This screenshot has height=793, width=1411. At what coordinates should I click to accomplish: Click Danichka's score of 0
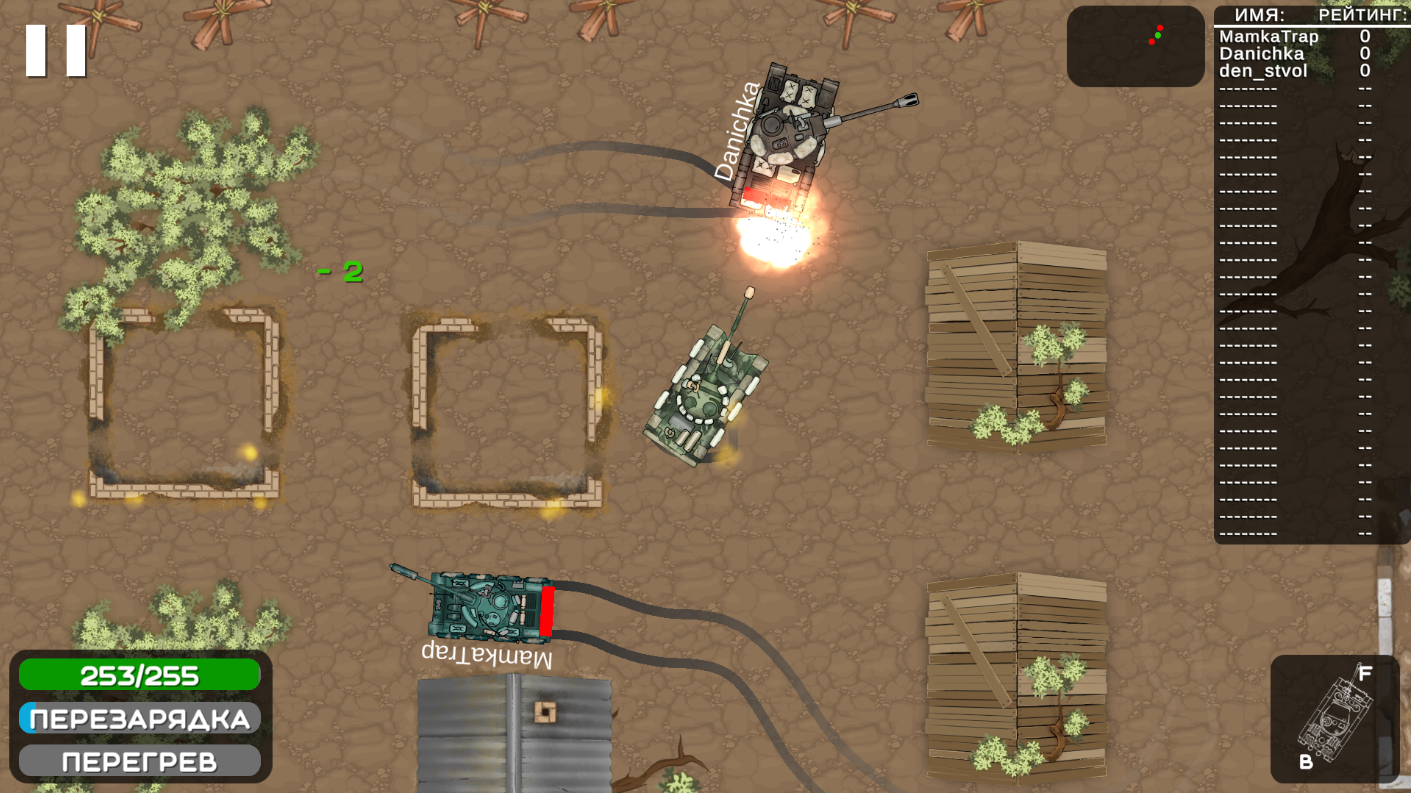(x=1365, y=54)
